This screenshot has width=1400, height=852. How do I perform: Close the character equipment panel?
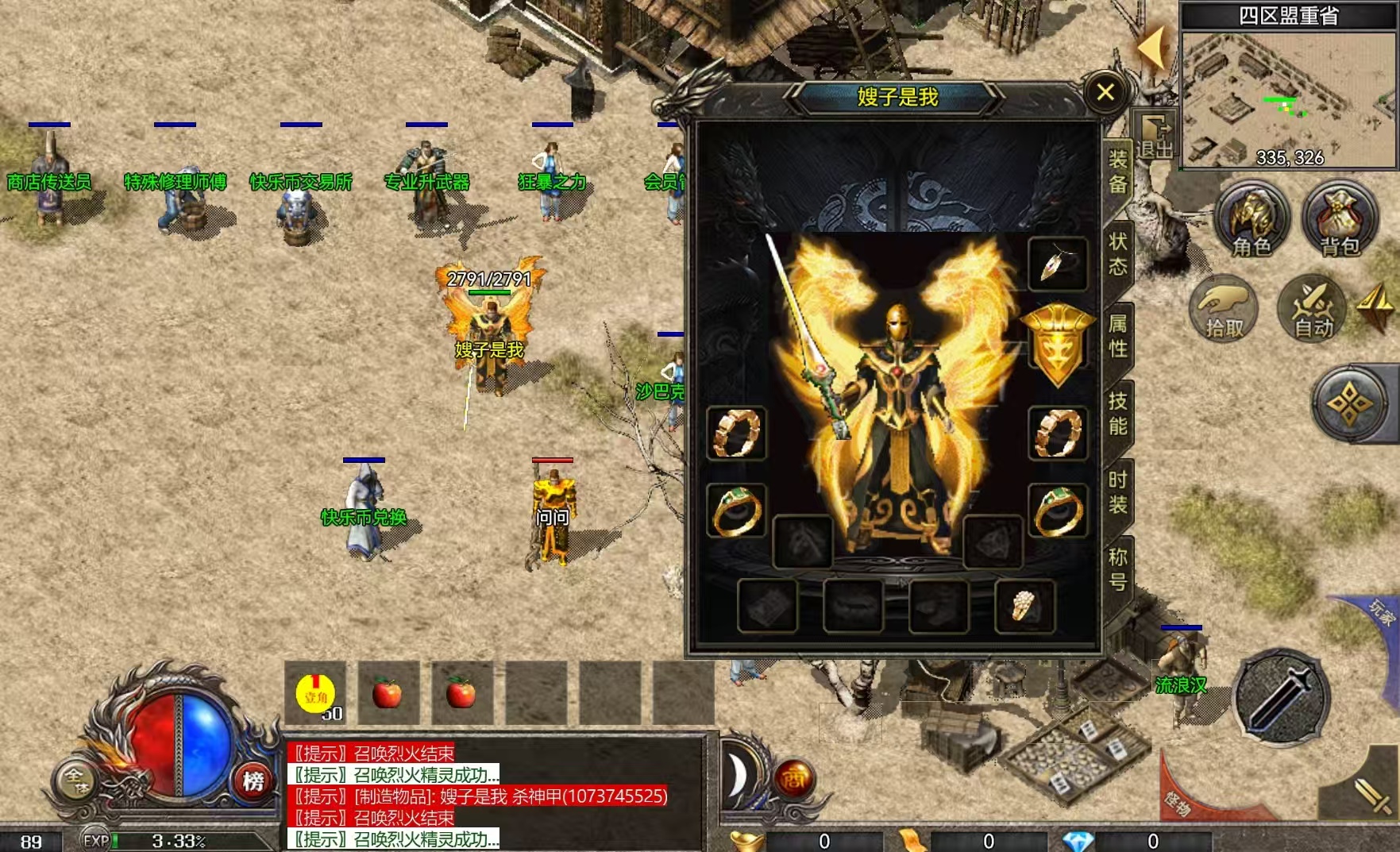[x=1105, y=93]
